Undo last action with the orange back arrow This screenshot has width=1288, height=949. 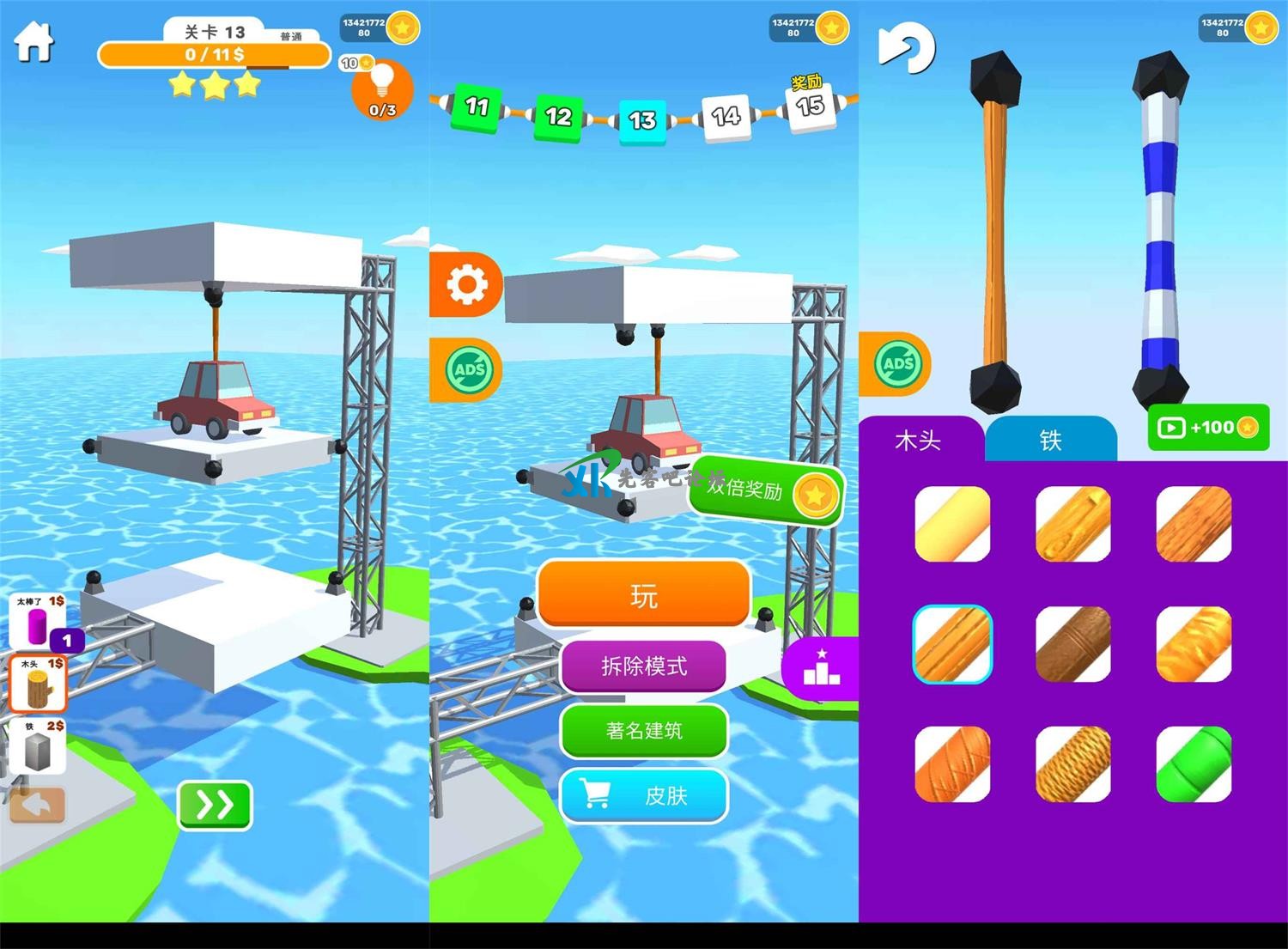(37, 806)
